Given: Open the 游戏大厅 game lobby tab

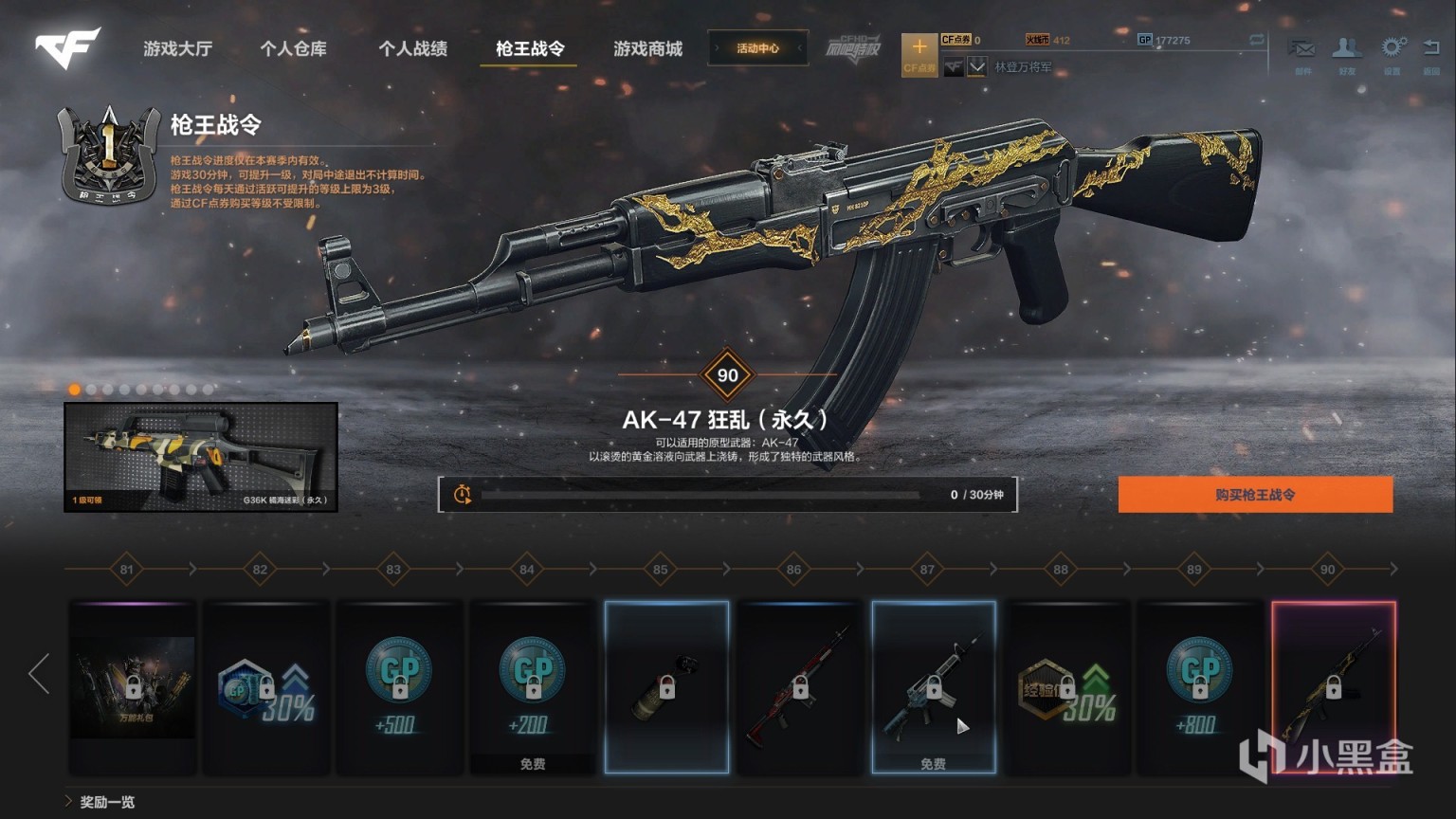Looking at the screenshot, I should [177, 48].
